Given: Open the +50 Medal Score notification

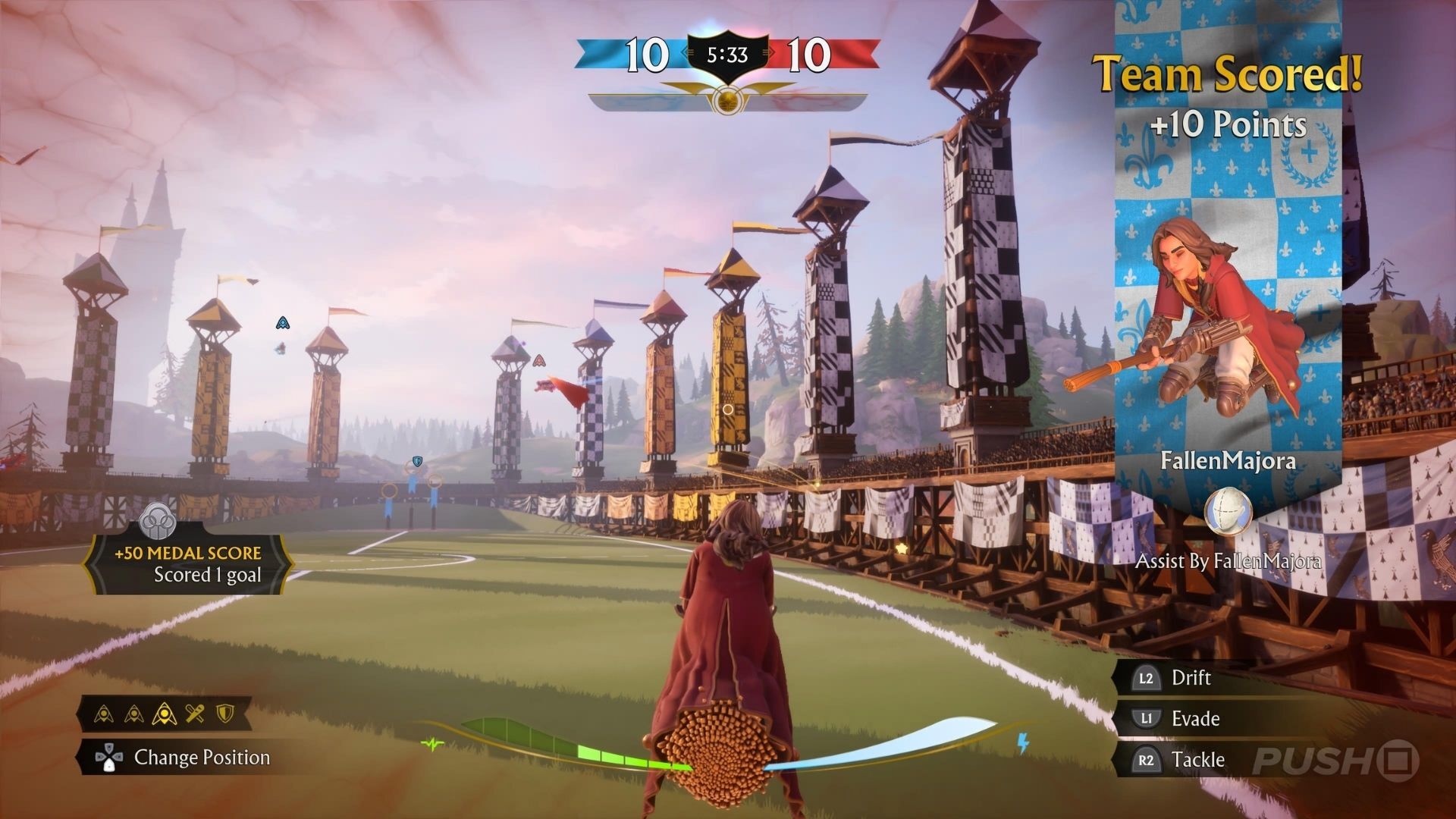Looking at the screenshot, I should click(x=188, y=564).
